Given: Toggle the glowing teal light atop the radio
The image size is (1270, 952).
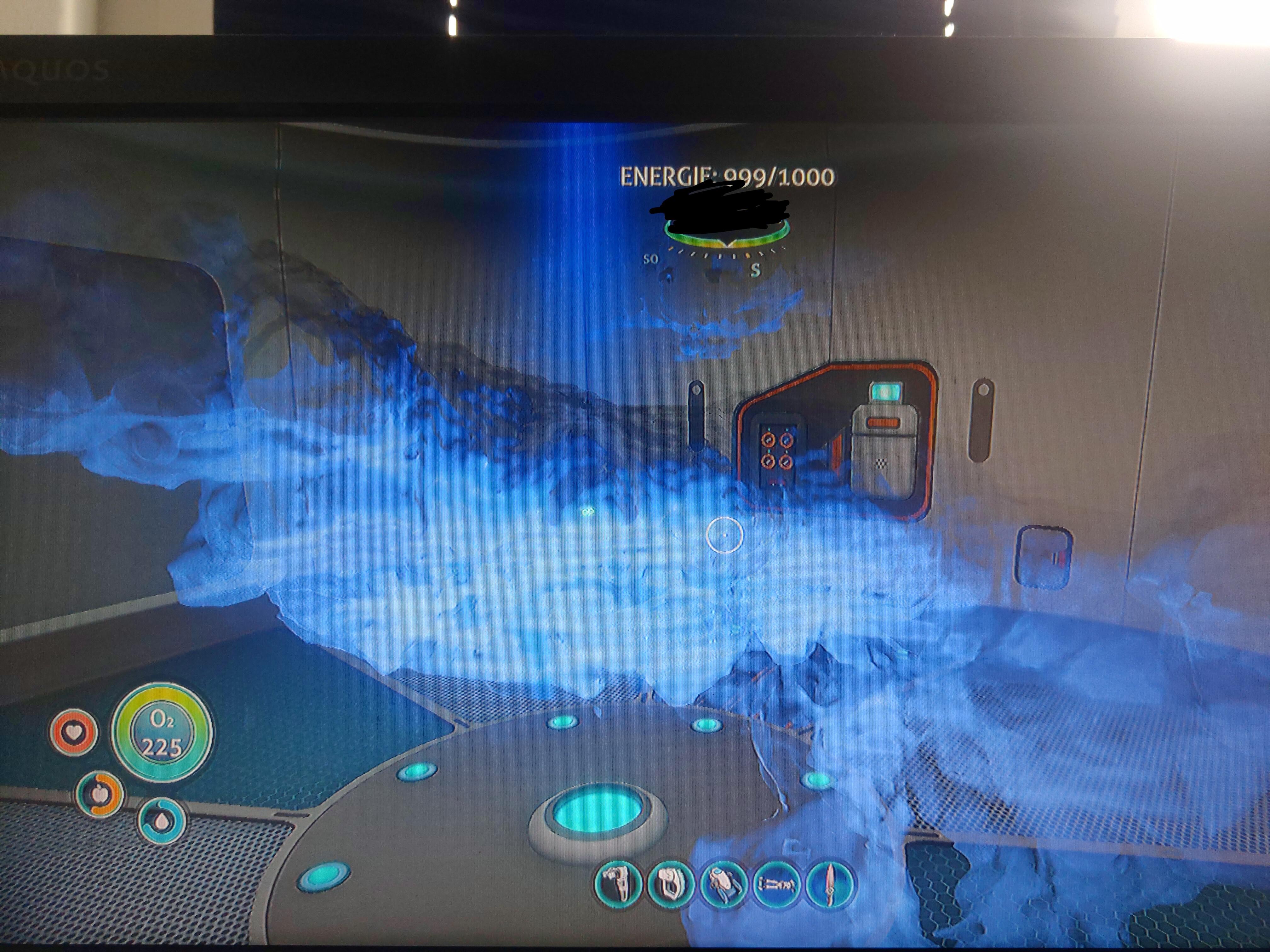Looking at the screenshot, I should click(887, 392).
